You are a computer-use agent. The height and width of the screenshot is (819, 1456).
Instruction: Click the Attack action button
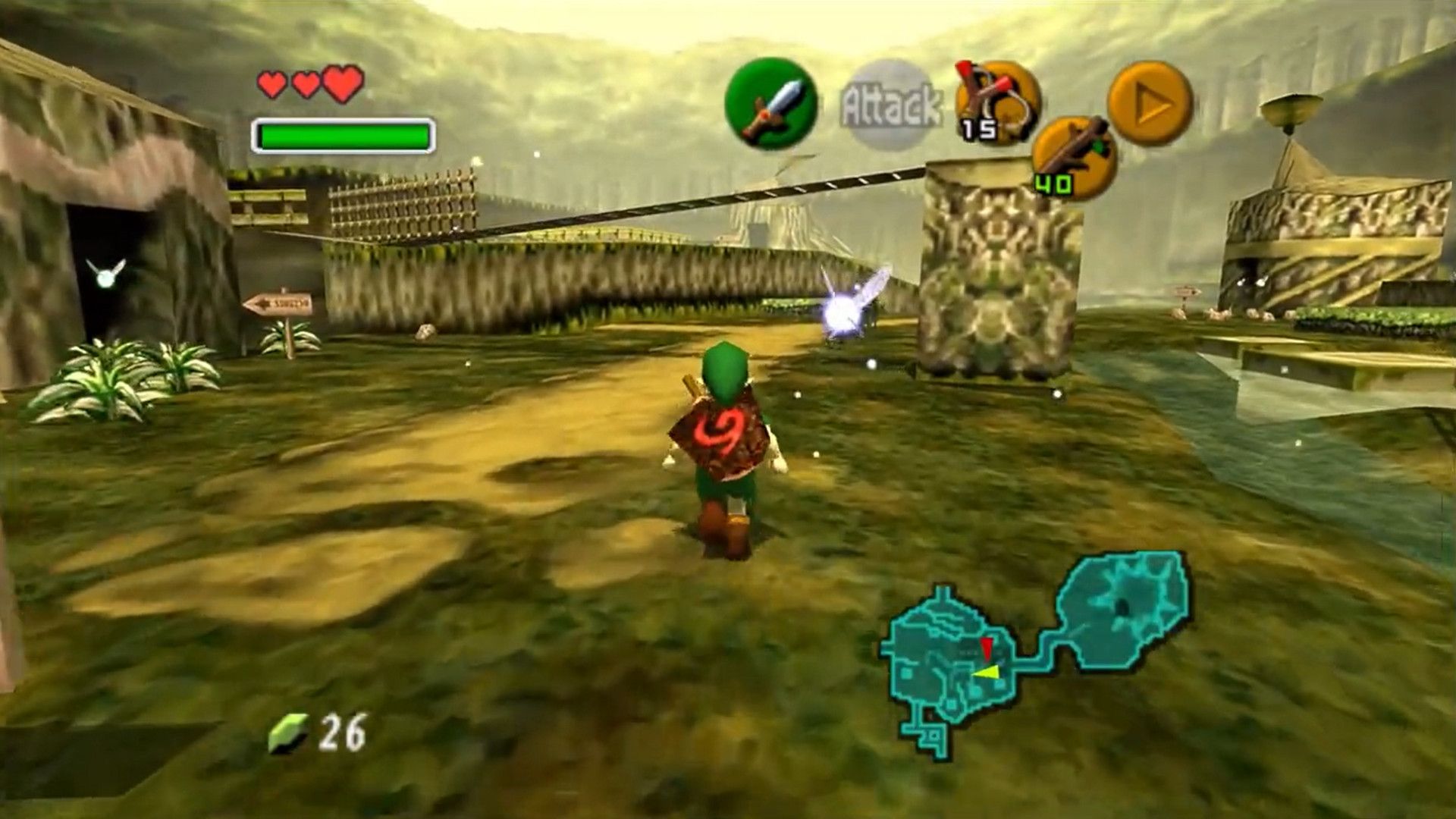pos(890,105)
